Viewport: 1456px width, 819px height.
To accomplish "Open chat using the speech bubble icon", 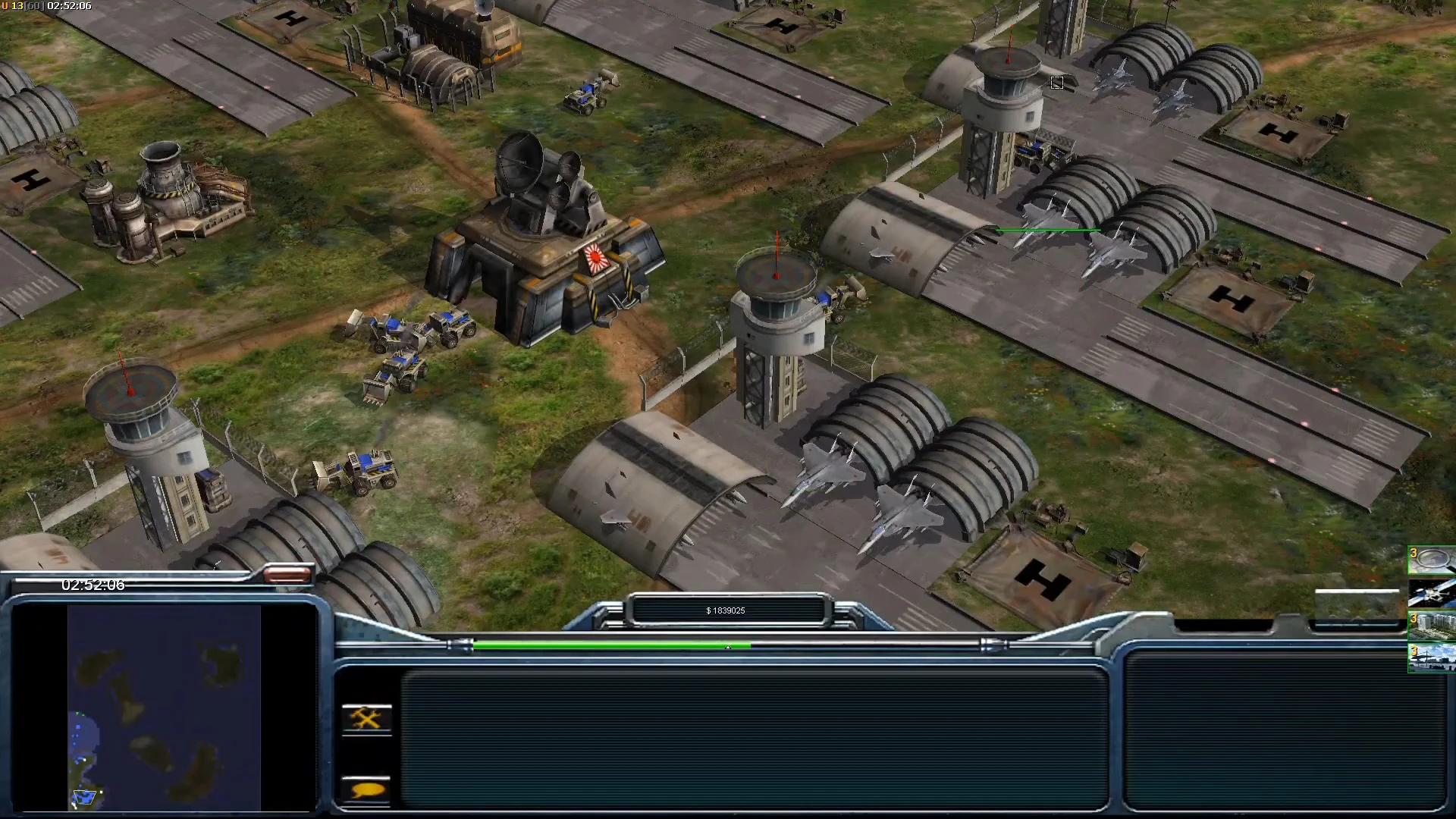I will (366, 791).
